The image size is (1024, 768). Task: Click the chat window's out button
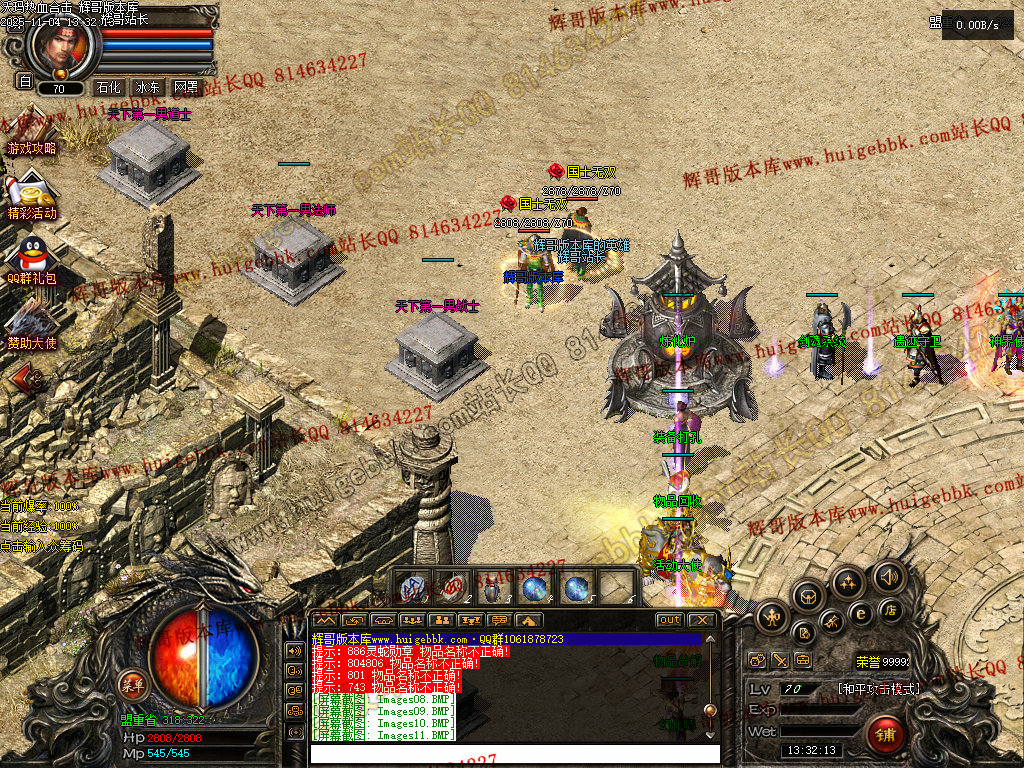click(x=670, y=620)
